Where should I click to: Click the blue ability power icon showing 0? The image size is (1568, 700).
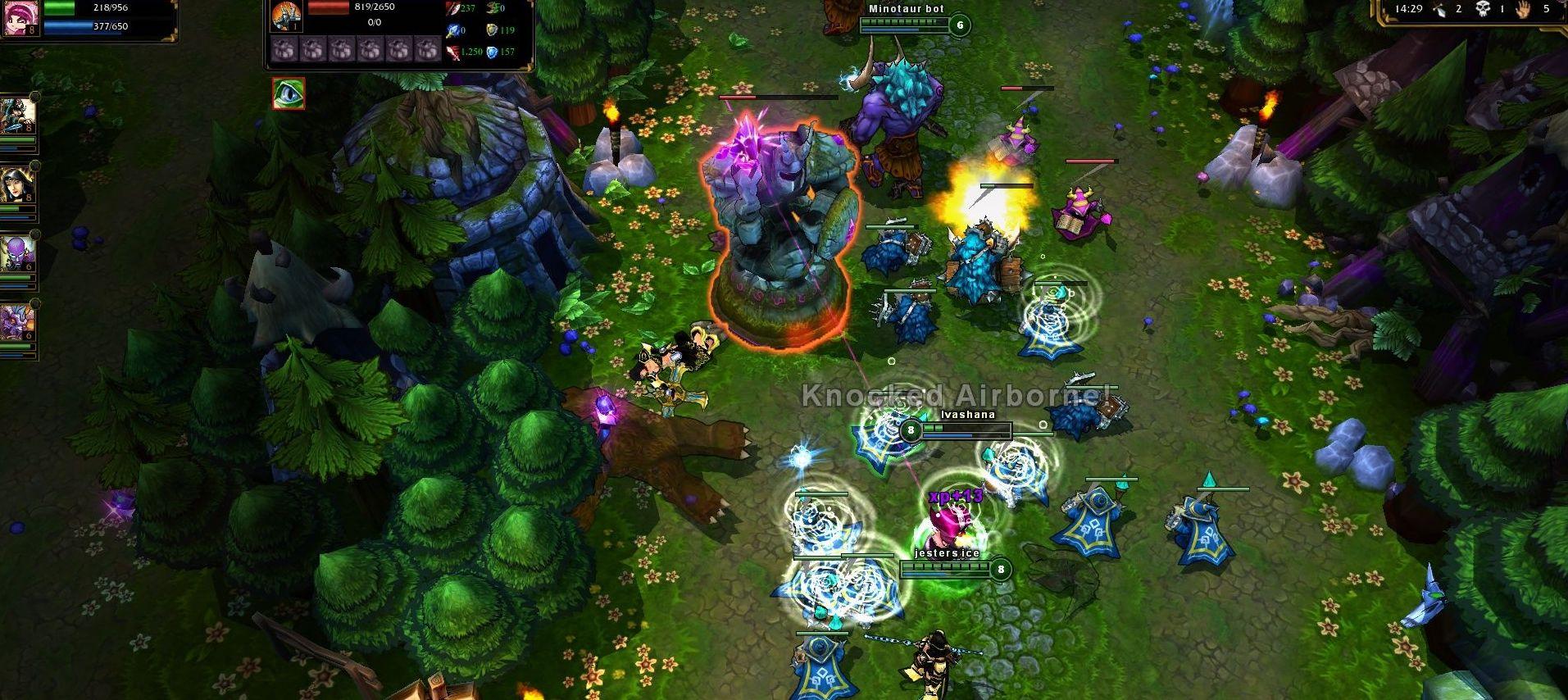pos(452,30)
